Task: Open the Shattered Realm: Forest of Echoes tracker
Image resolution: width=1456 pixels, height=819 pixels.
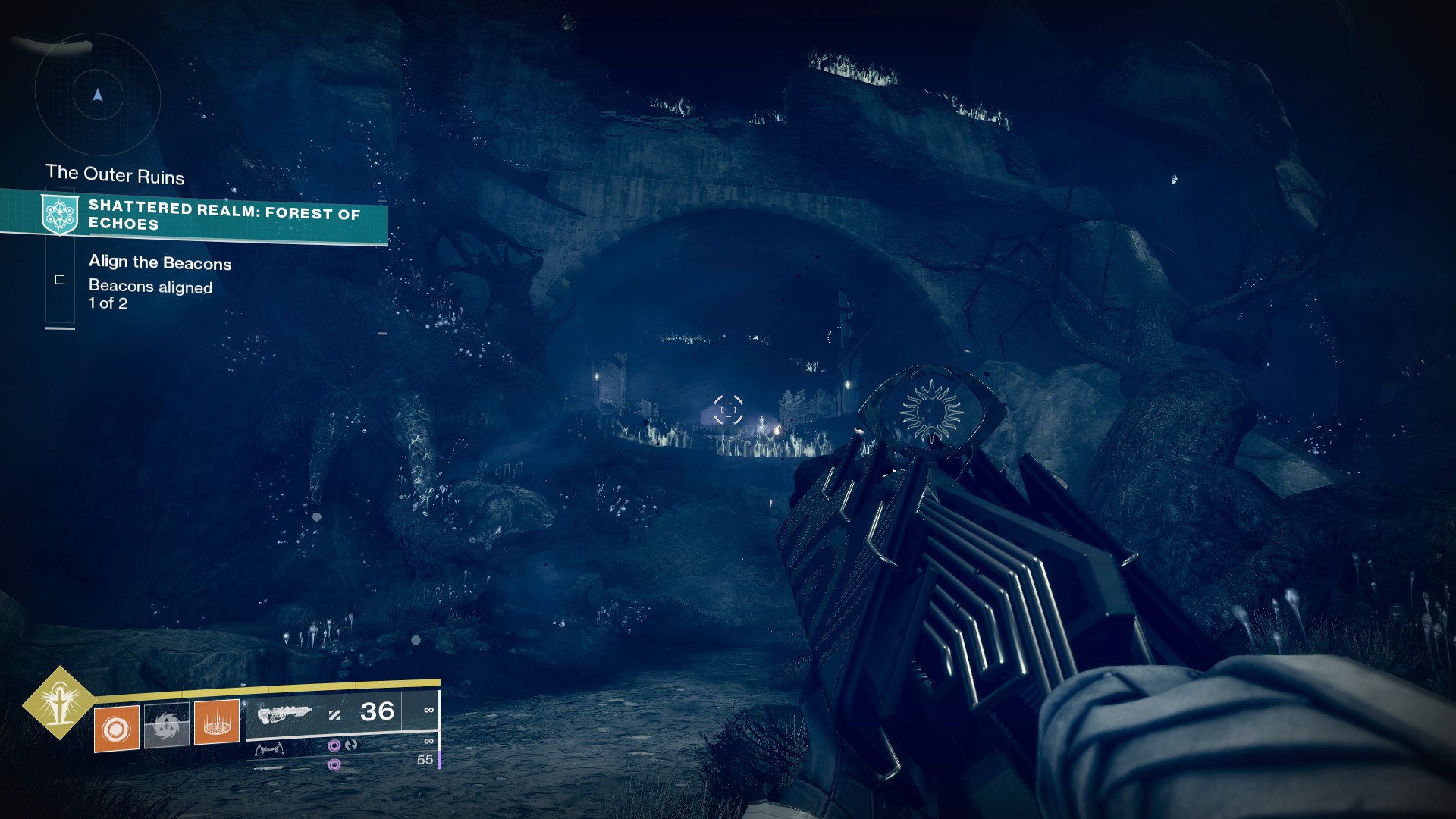Action: [224, 215]
